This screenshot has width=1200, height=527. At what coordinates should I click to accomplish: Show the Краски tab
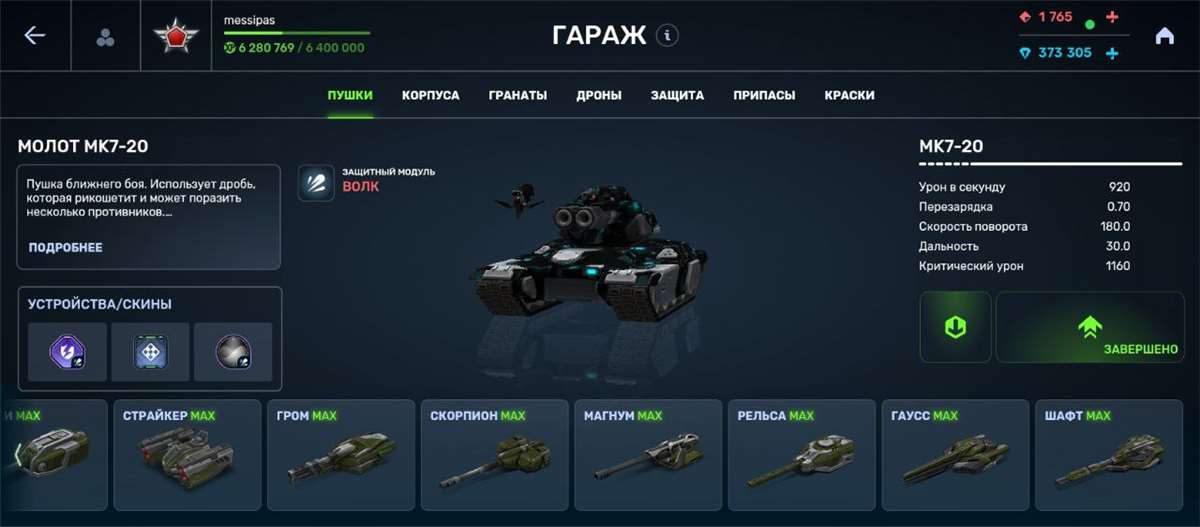tap(849, 96)
